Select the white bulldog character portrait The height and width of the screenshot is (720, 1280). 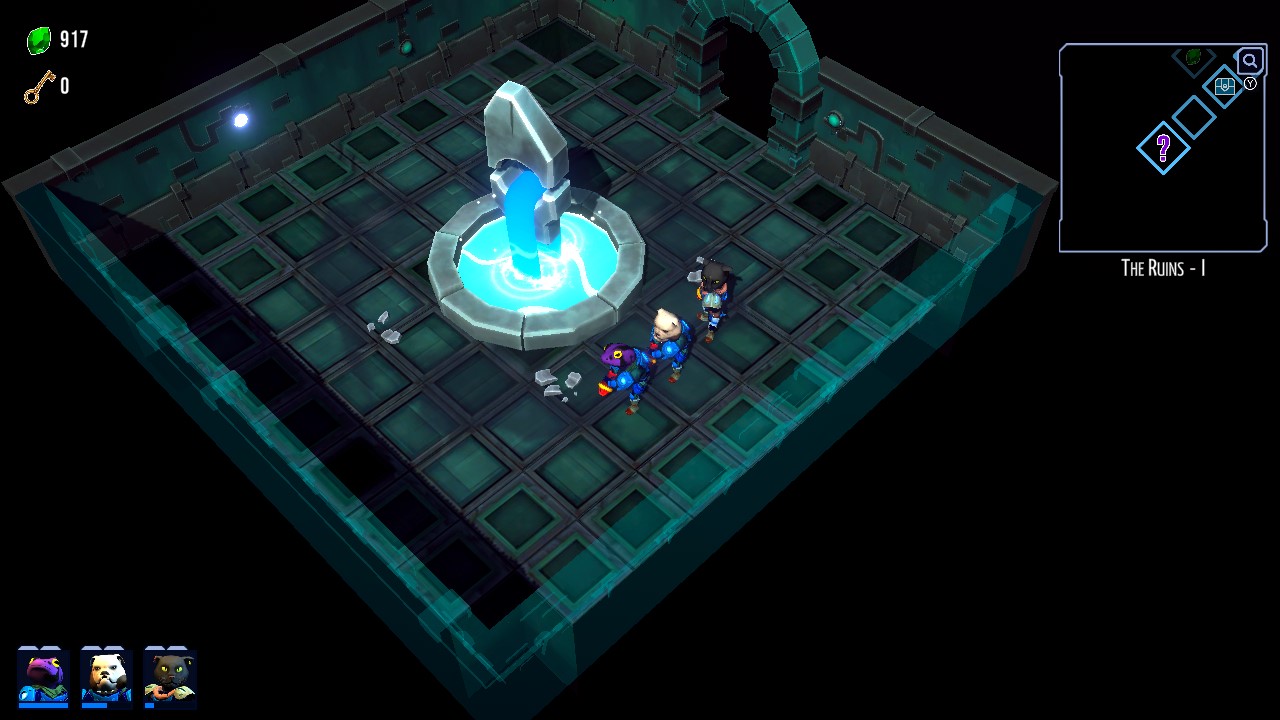(x=106, y=673)
